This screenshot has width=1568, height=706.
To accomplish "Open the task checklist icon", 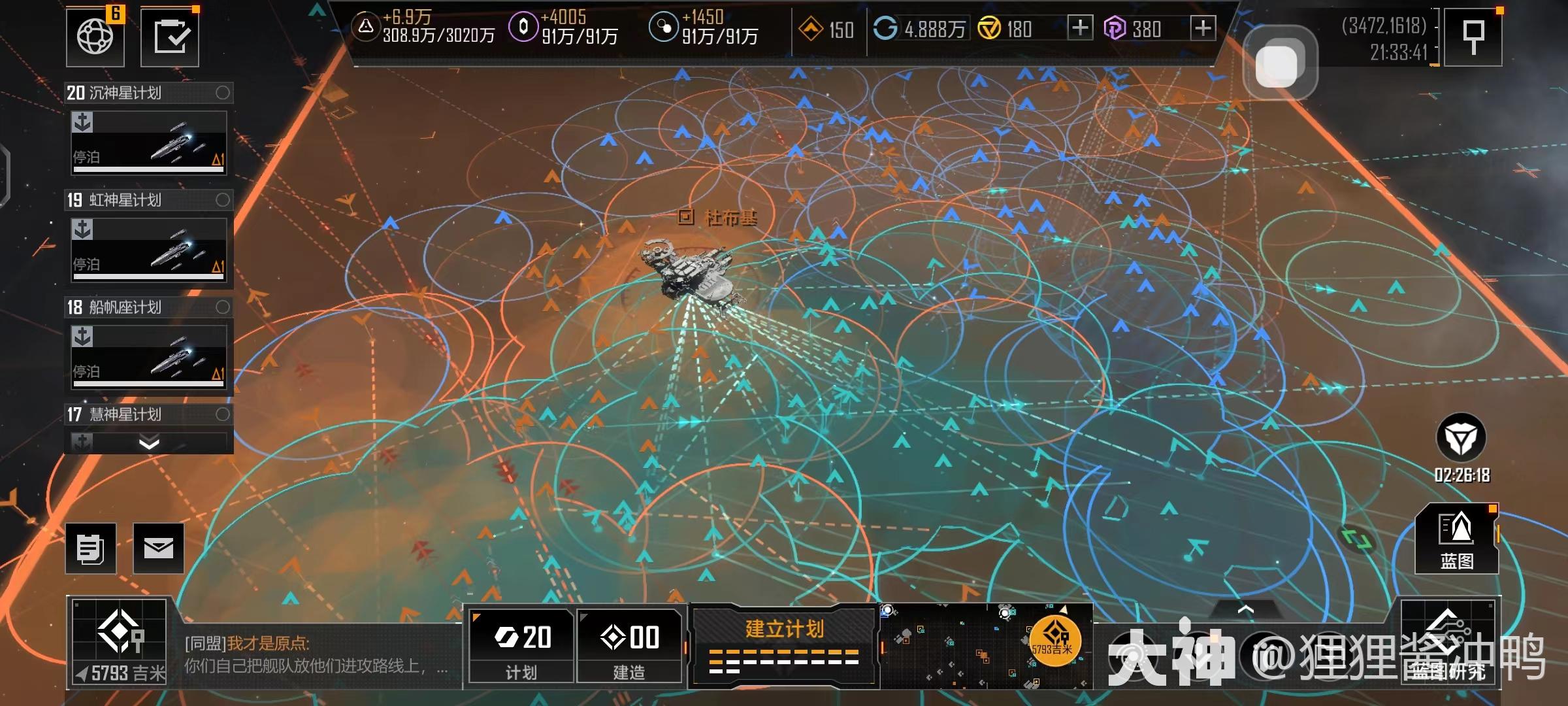I will (170, 37).
